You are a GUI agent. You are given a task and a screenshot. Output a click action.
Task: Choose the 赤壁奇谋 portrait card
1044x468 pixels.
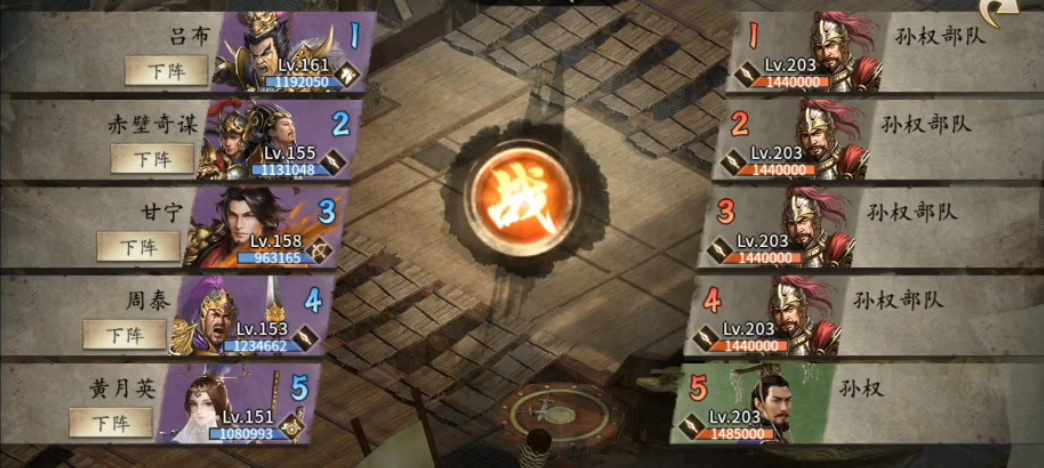tap(262, 138)
